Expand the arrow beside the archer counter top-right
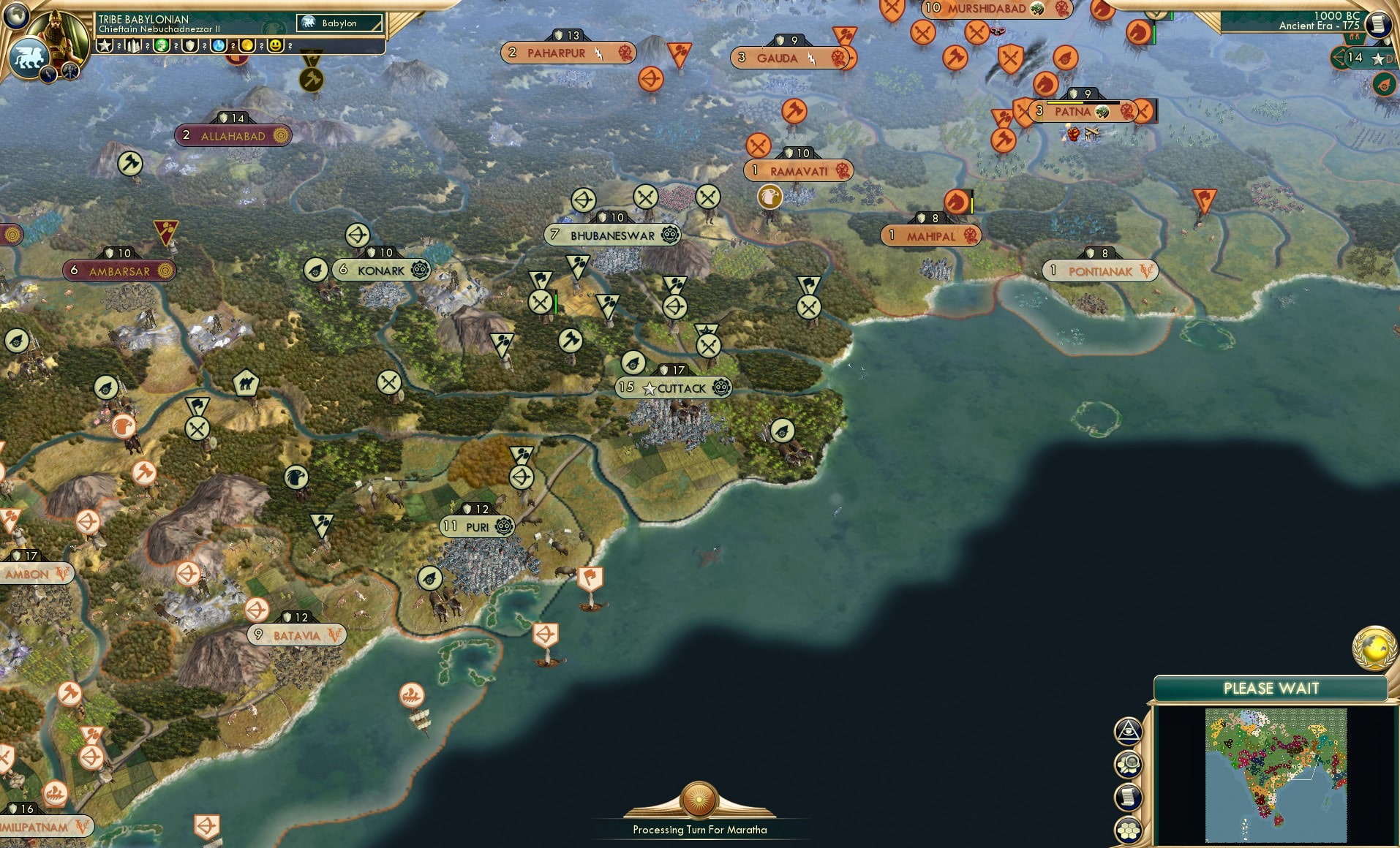 pos(1338,57)
